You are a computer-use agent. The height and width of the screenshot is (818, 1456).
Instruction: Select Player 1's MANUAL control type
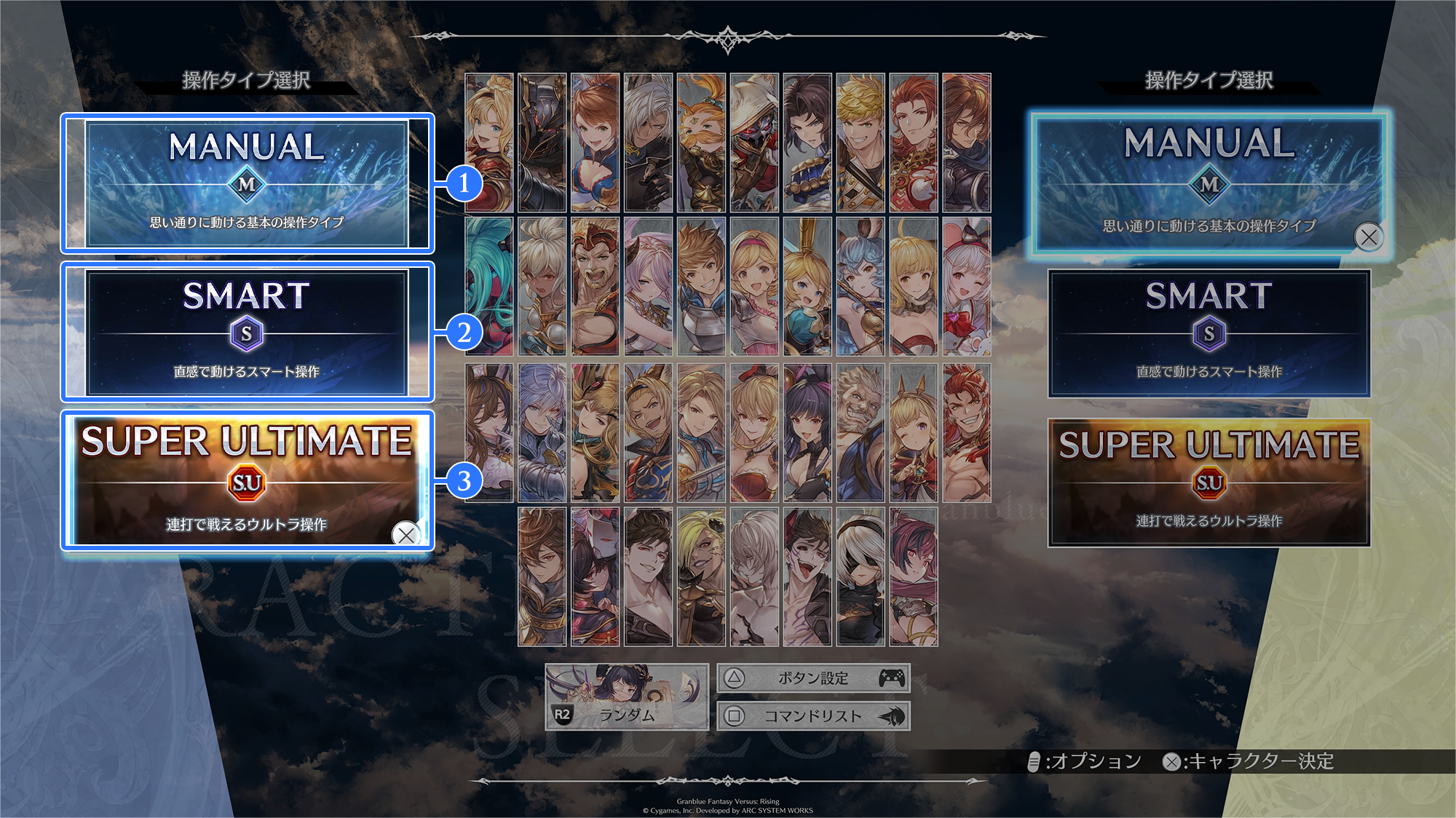[x=247, y=183]
